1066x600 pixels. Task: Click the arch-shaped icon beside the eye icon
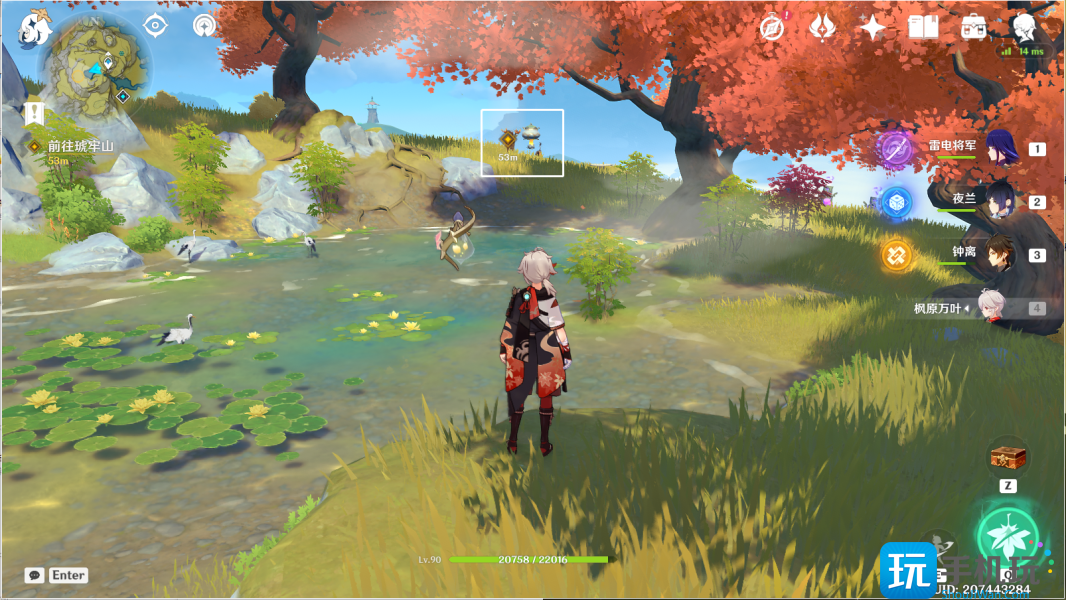coord(205,26)
